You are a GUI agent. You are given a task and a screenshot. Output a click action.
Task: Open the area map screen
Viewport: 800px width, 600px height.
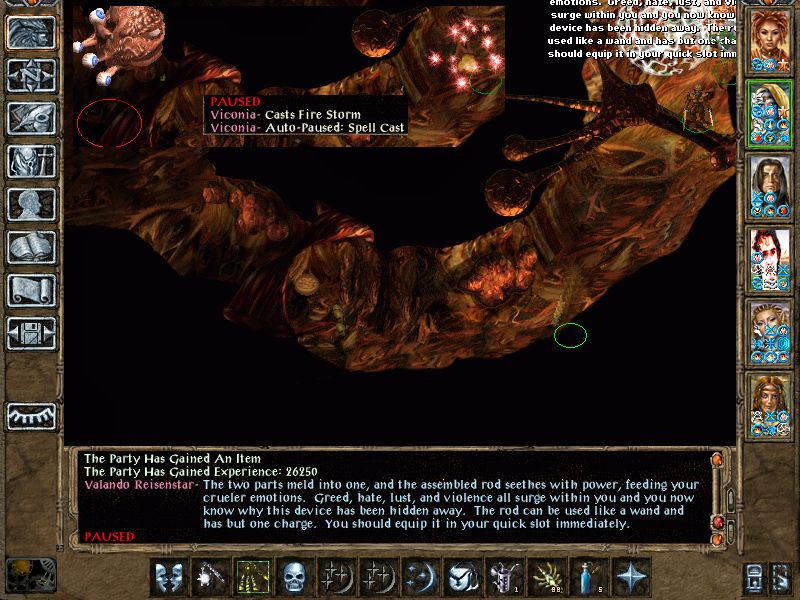click(32, 76)
